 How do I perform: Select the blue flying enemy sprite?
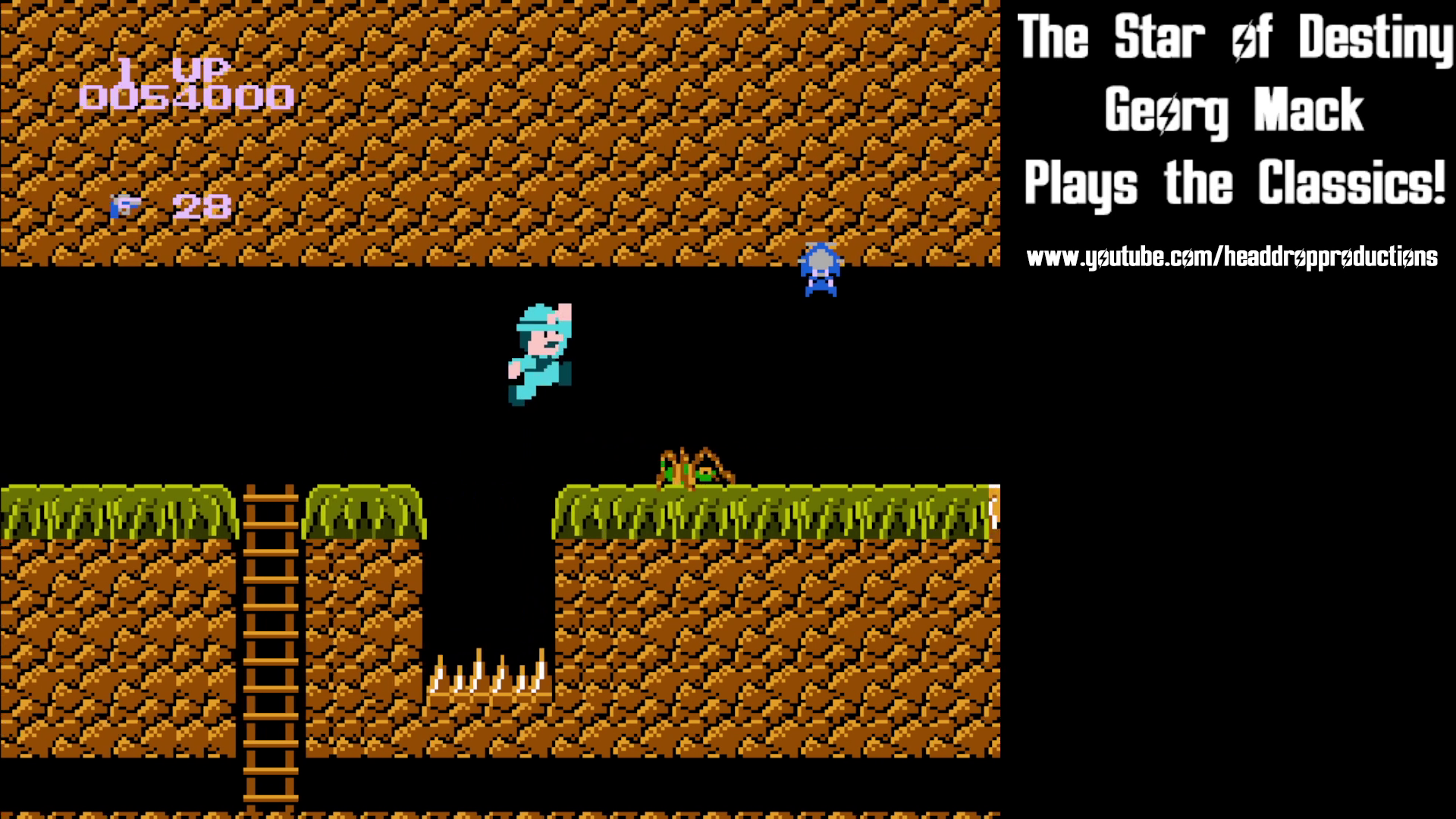point(821,265)
